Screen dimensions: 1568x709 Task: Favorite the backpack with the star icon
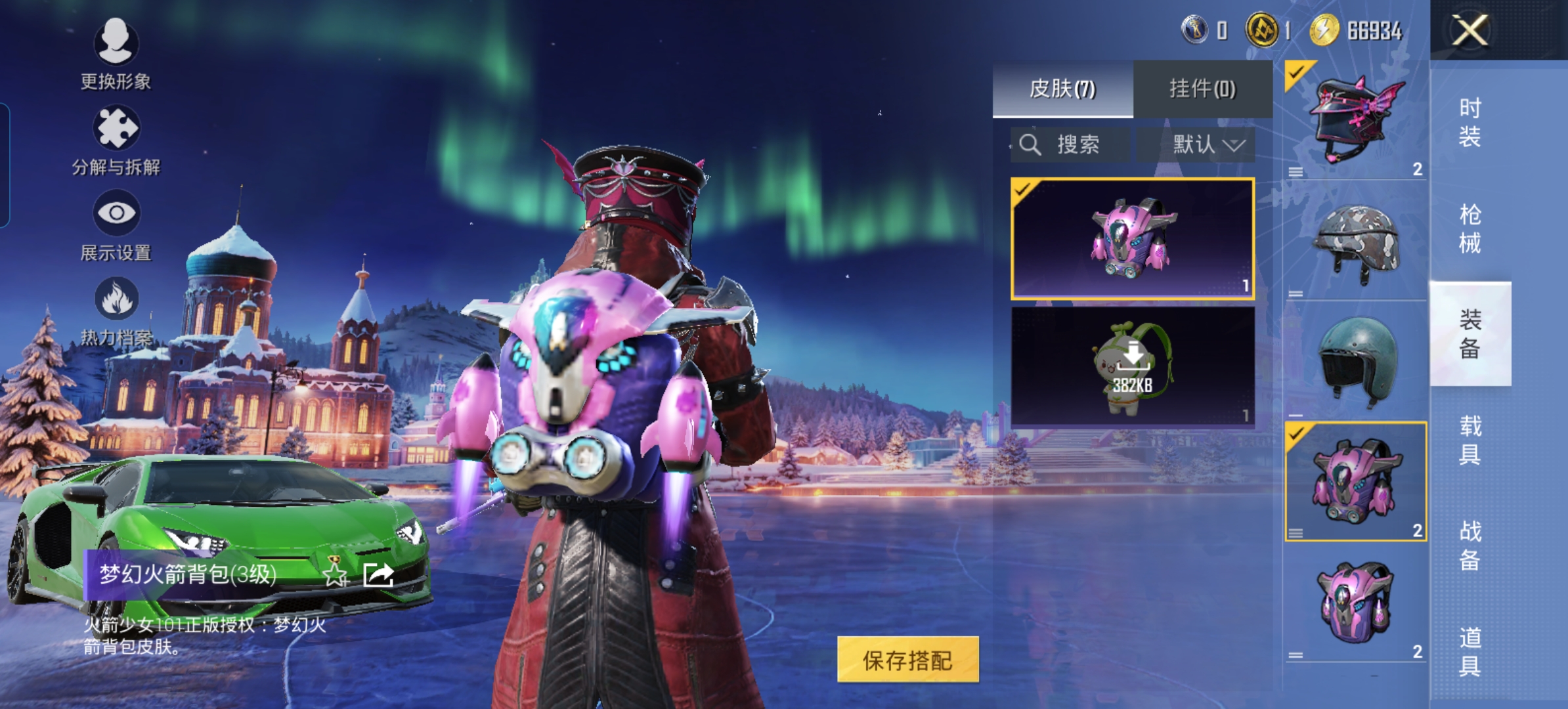[335, 574]
